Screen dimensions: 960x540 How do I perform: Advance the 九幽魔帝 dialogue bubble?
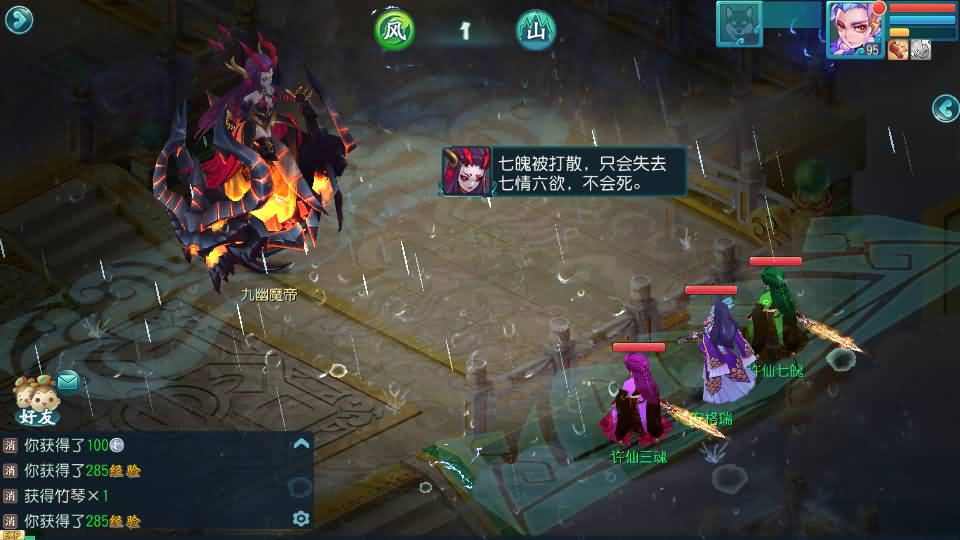pyautogui.click(x=566, y=171)
